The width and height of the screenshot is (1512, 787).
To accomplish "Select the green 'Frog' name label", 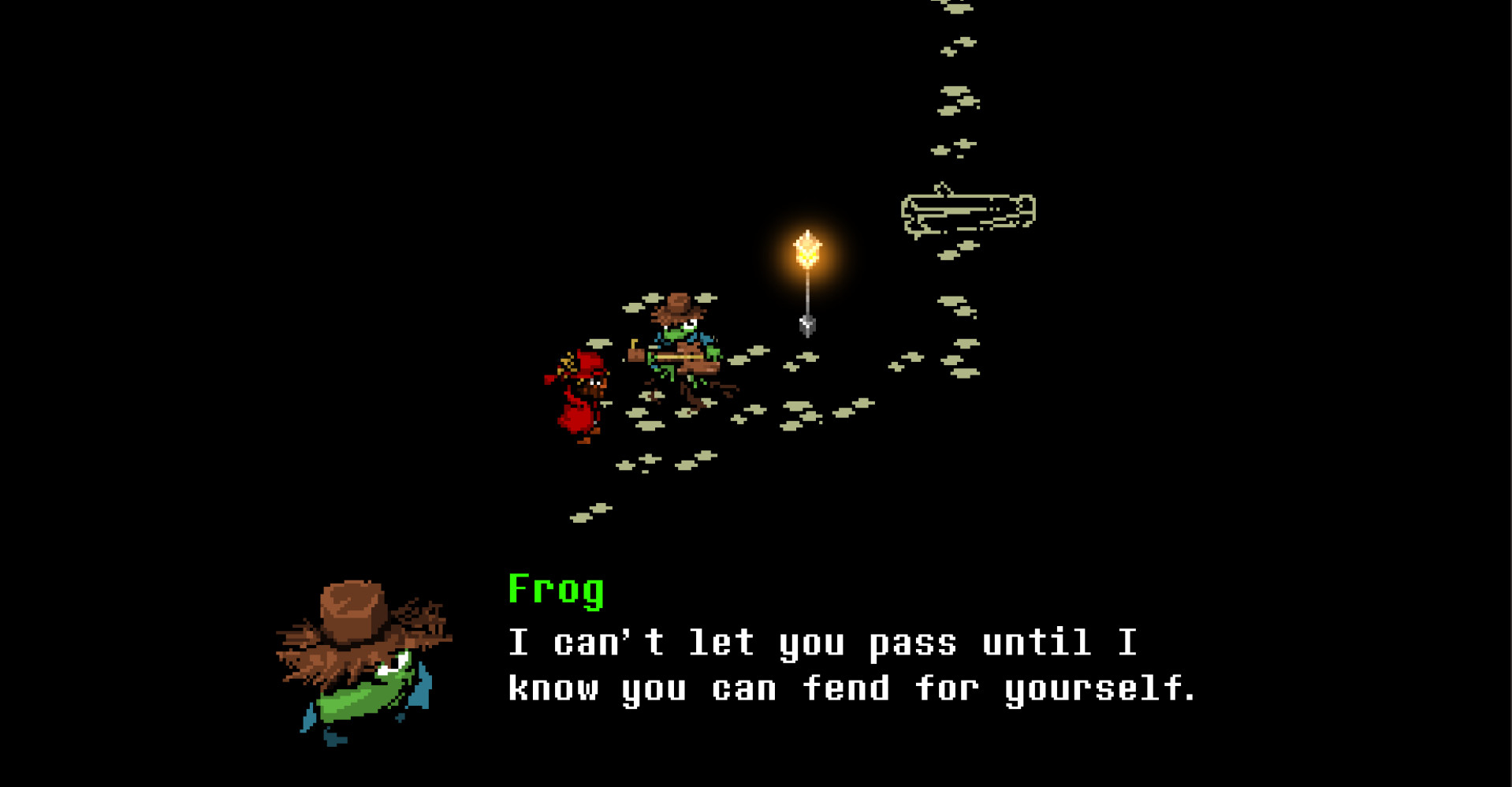I will 554,591.
